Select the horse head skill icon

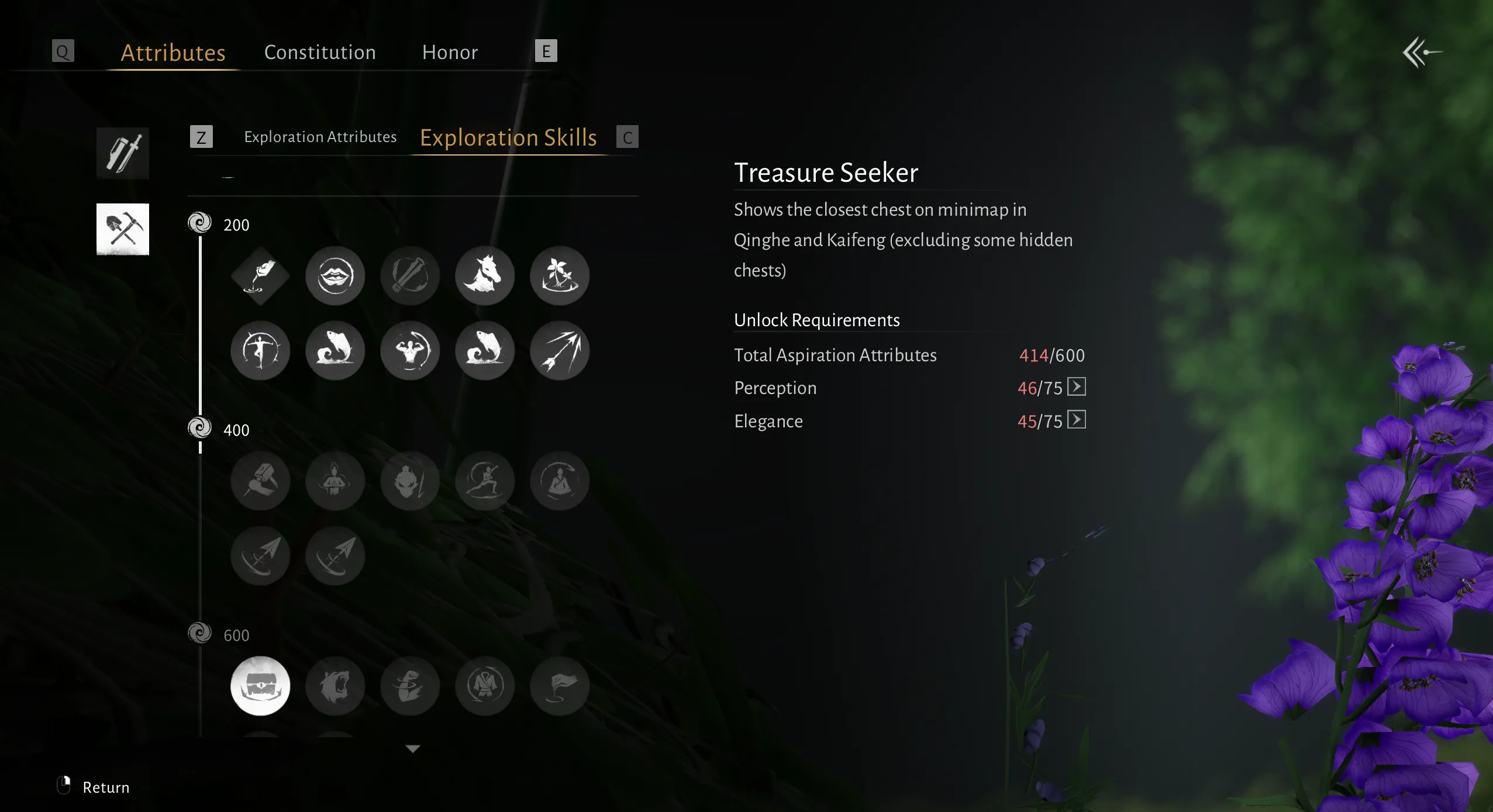485,275
